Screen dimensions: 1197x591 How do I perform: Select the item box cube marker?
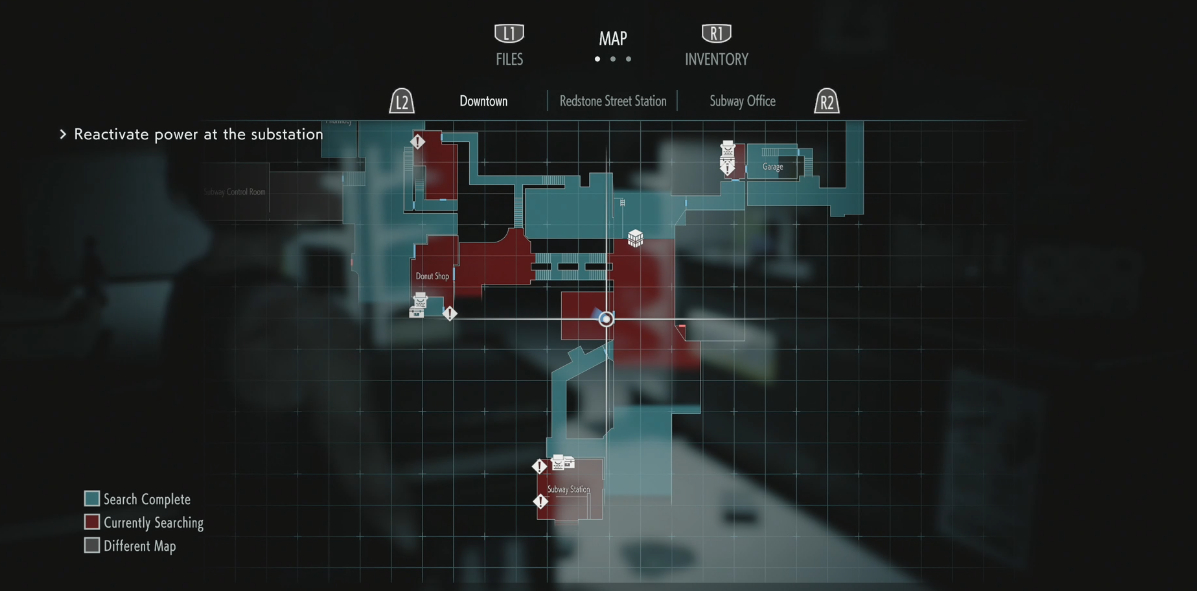(x=635, y=238)
